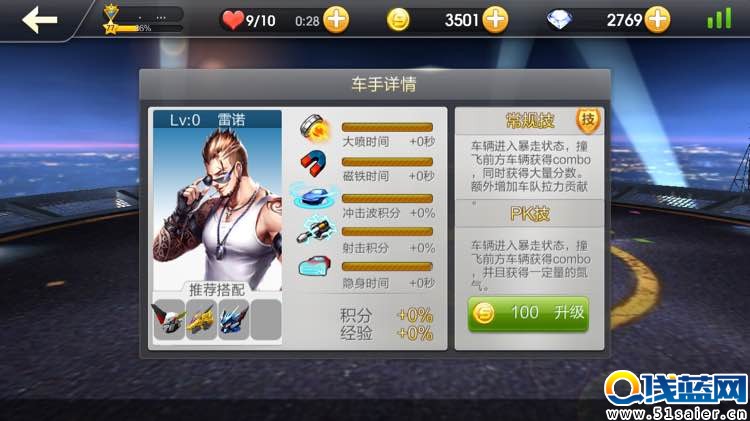Open the player level crown profile
Viewport: 750px width, 421px height.
tap(111, 19)
